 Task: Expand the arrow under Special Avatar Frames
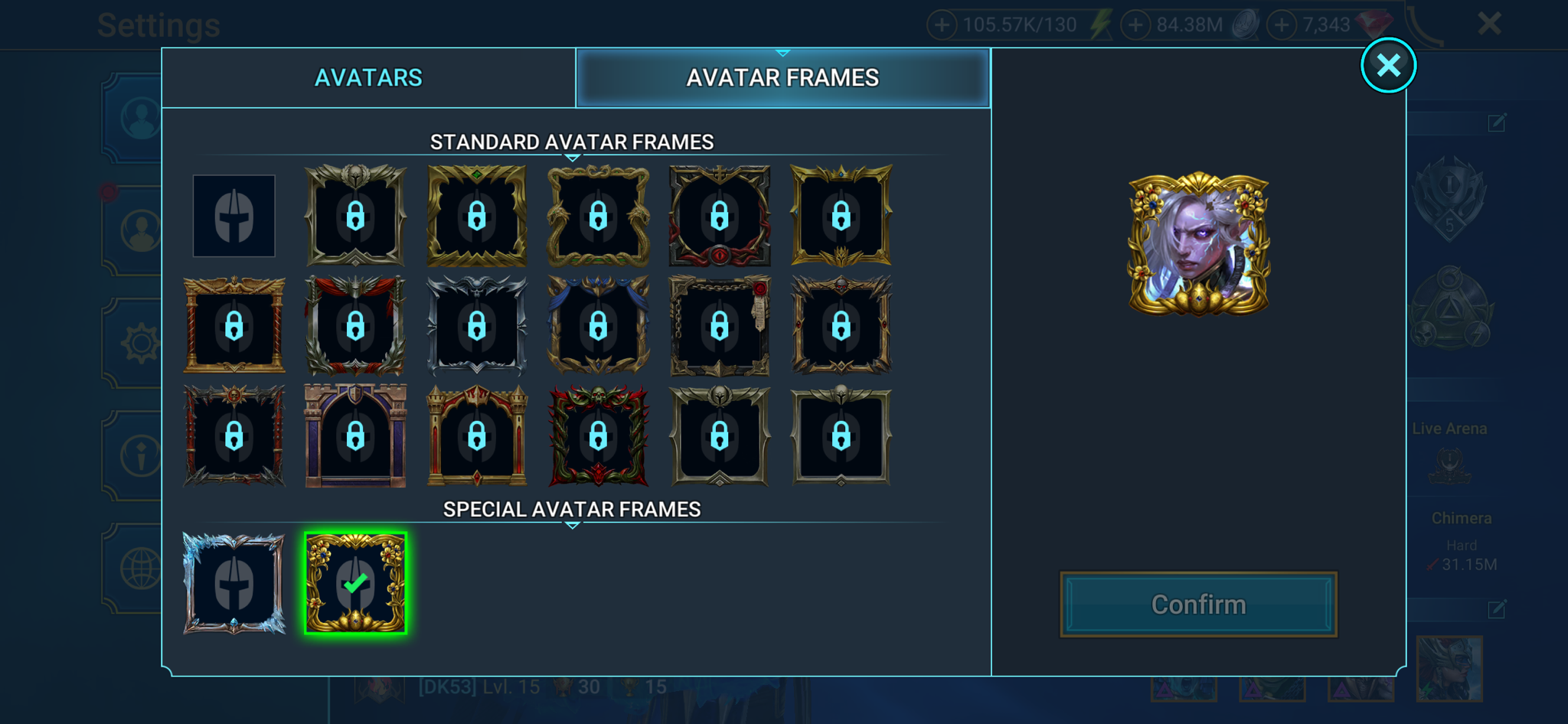click(x=571, y=525)
